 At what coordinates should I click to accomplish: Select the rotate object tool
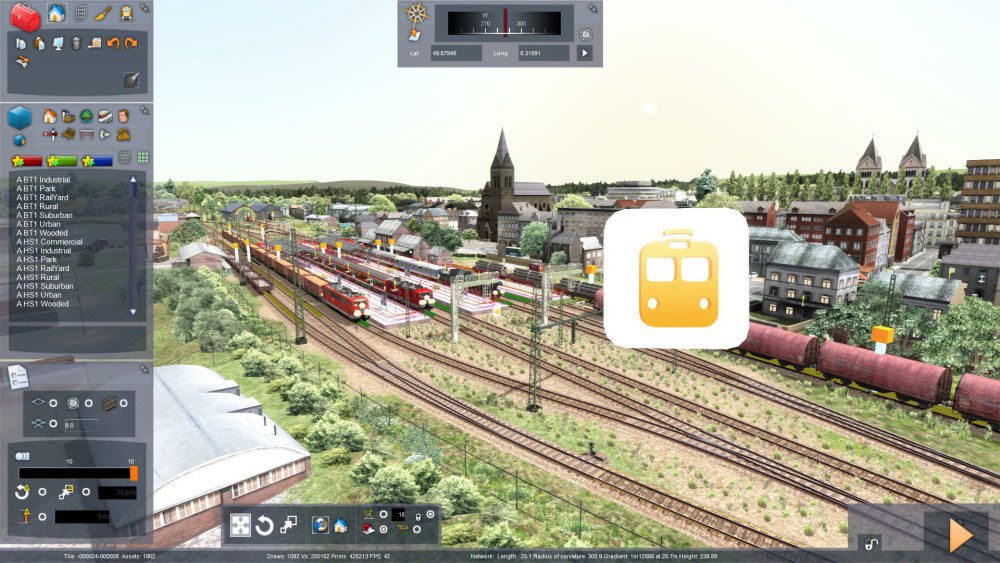click(x=264, y=525)
